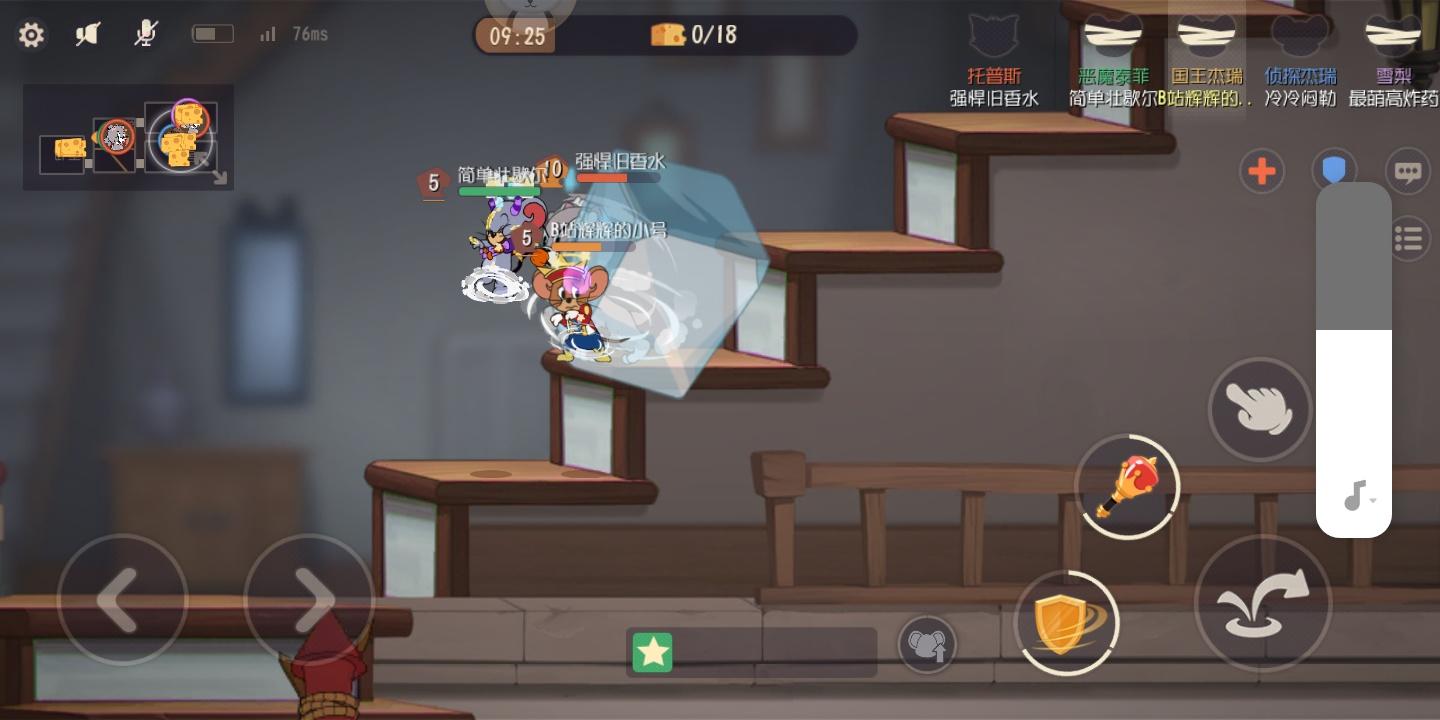Tap the hand interaction button
This screenshot has height=720, width=1440.
point(1260,410)
